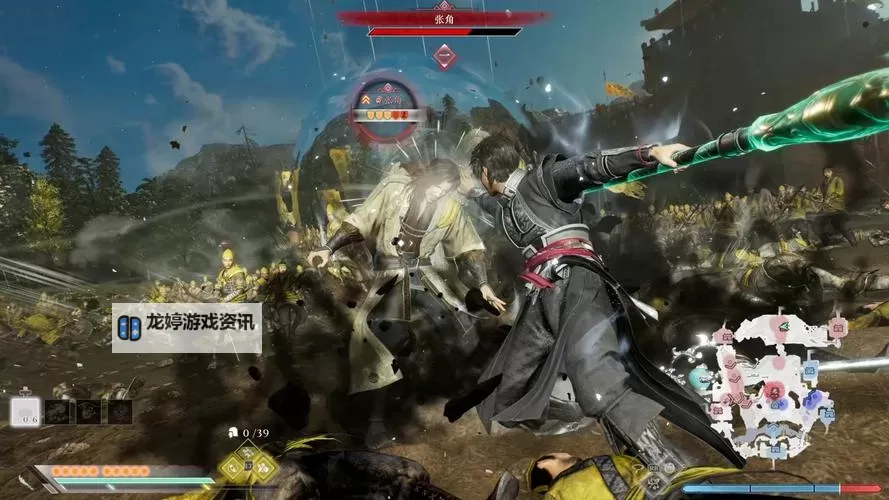Select the teal base marker on minimap

(700, 379)
